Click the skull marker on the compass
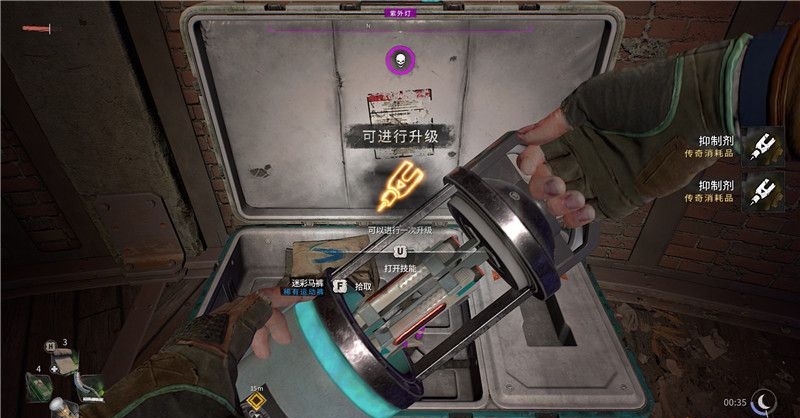 point(400,61)
